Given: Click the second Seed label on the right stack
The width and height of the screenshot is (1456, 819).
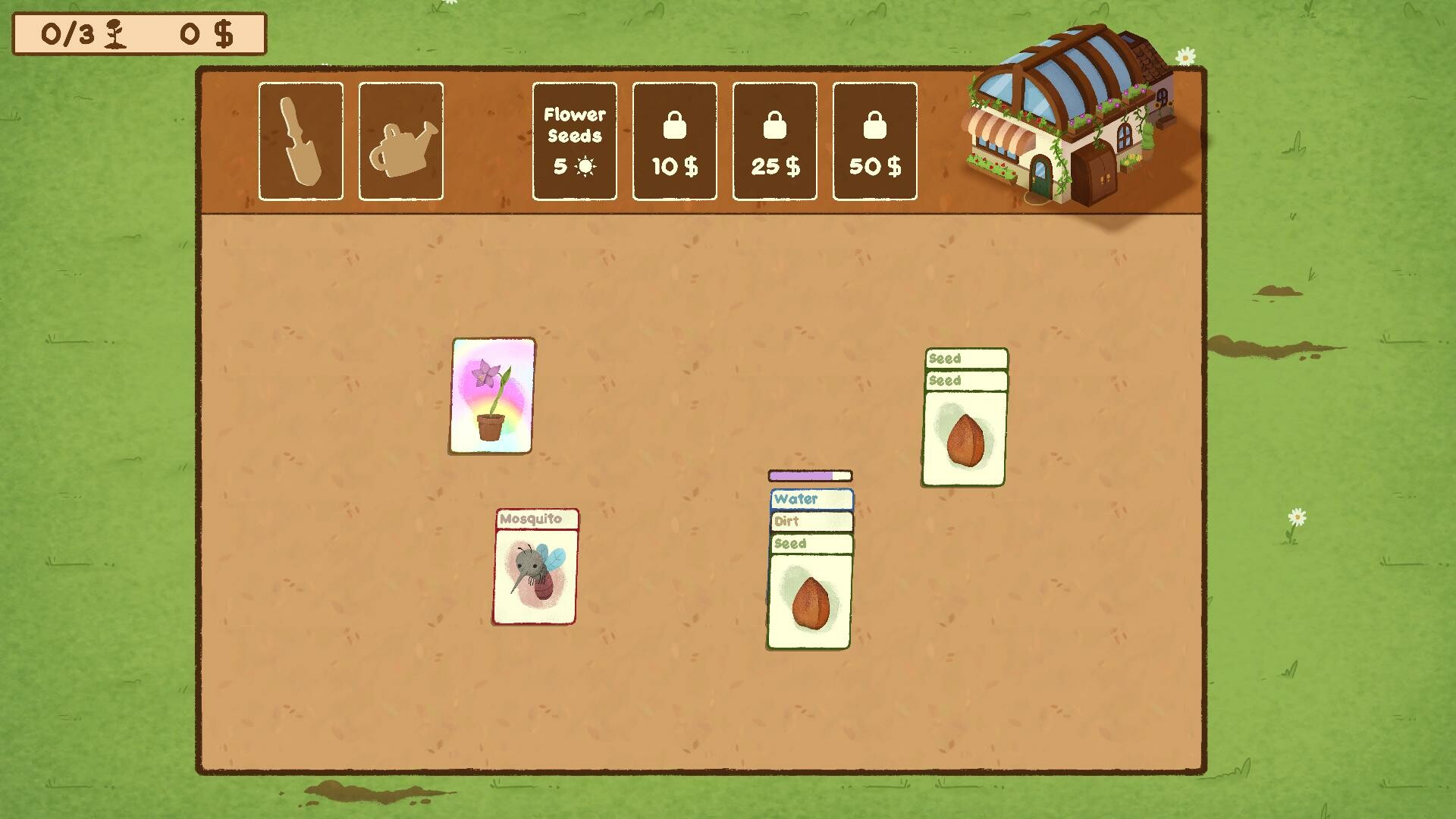Looking at the screenshot, I should point(965,380).
